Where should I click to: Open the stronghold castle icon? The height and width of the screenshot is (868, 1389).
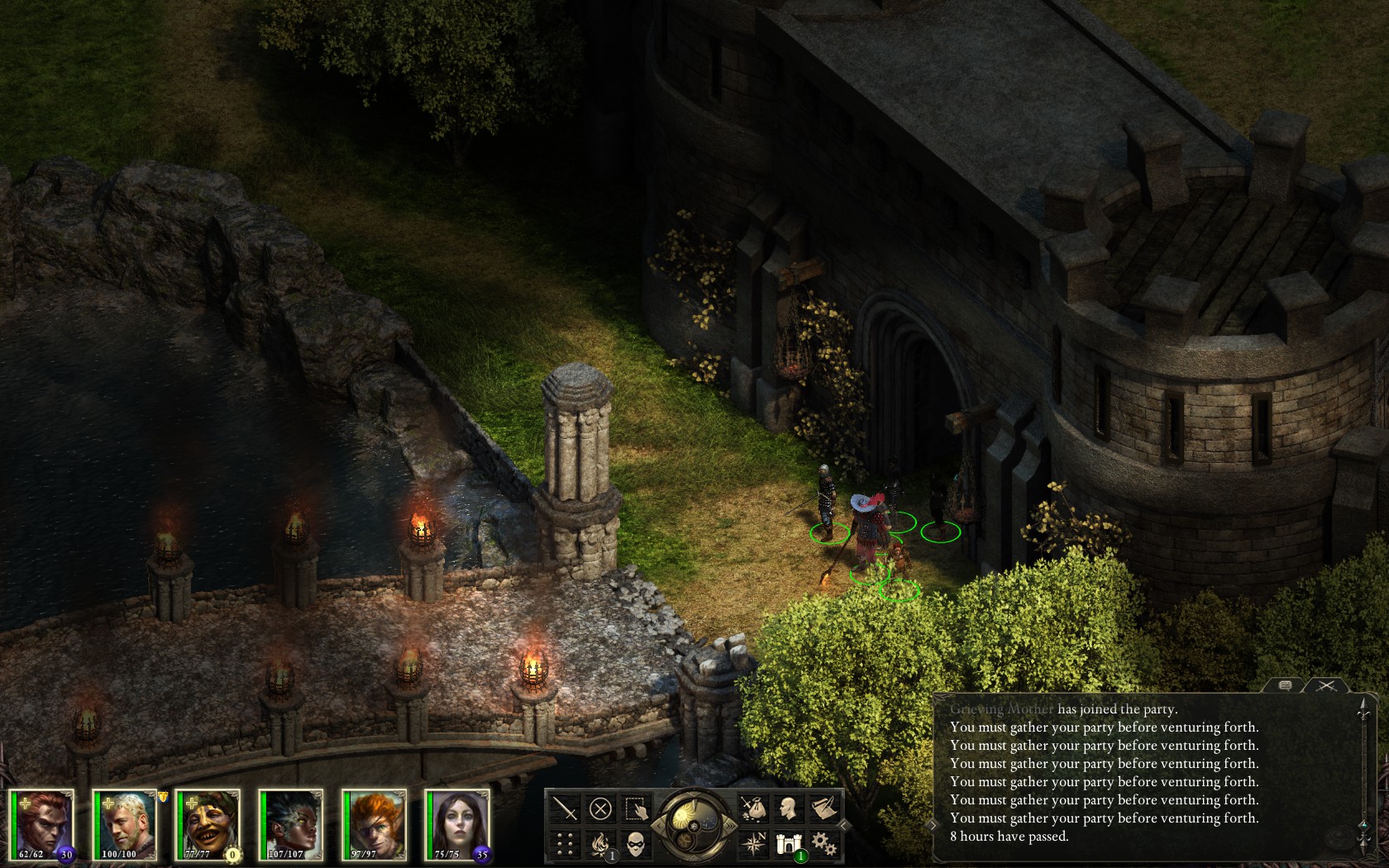point(789,843)
